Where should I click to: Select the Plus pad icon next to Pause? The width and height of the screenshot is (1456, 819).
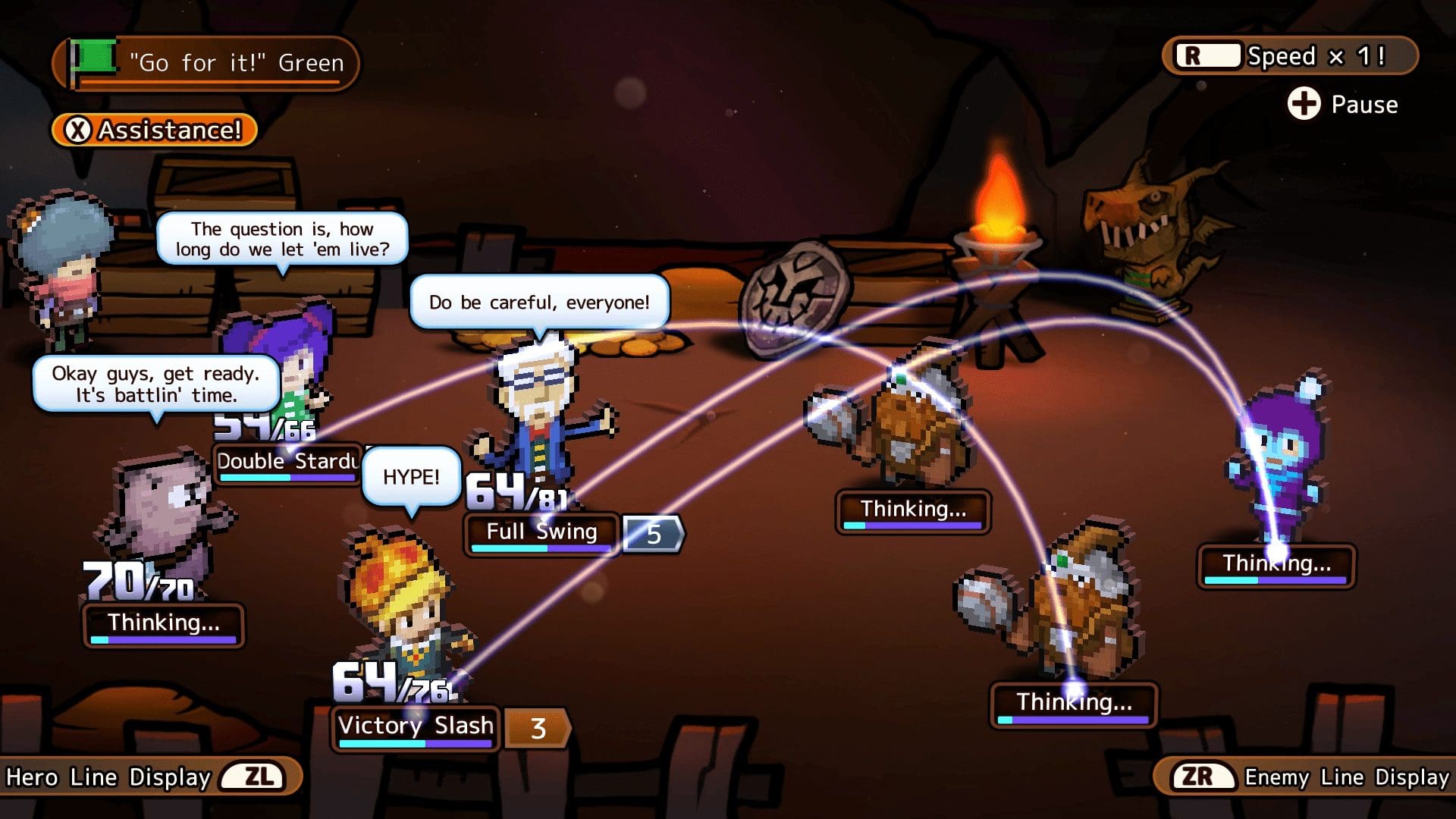pyautogui.click(x=1303, y=105)
